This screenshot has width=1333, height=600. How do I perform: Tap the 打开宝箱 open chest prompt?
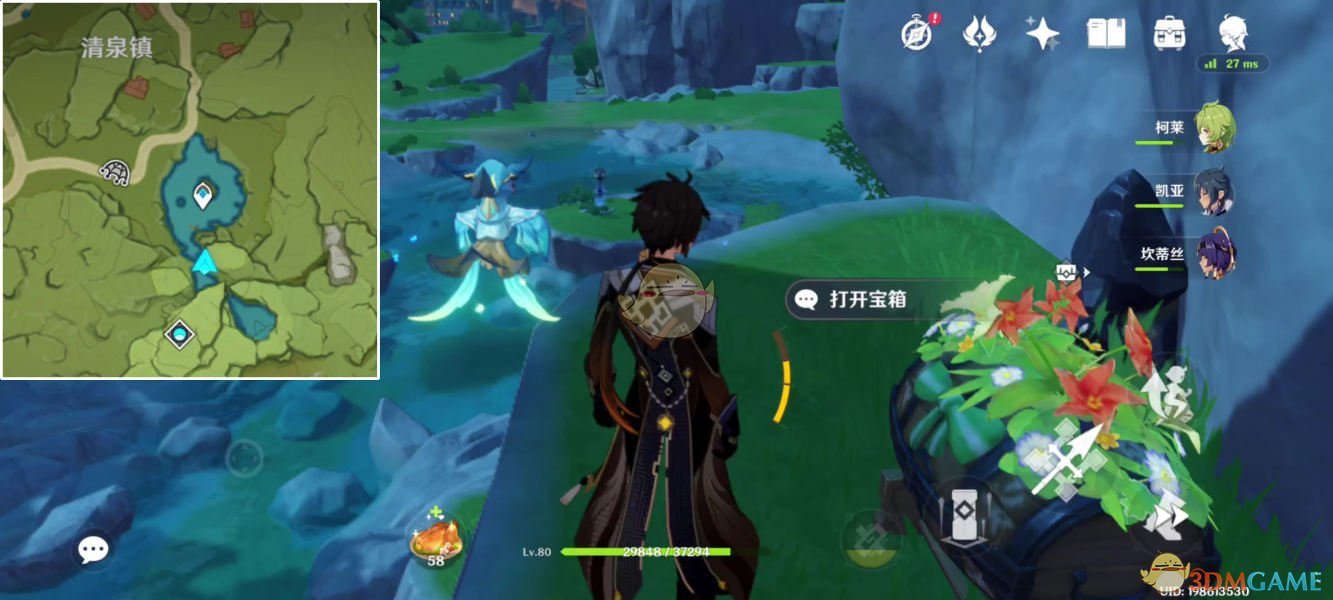coord(866,299)
